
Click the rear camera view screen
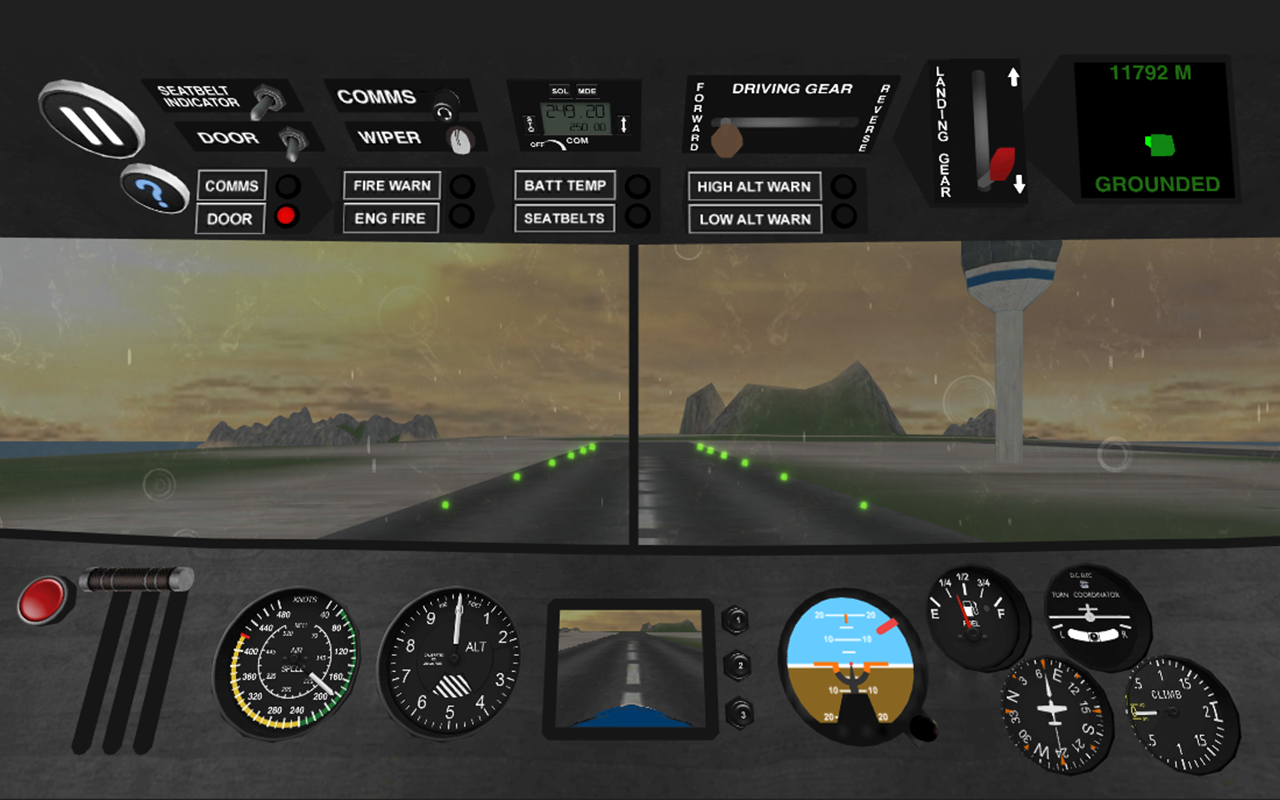(630, 665)
